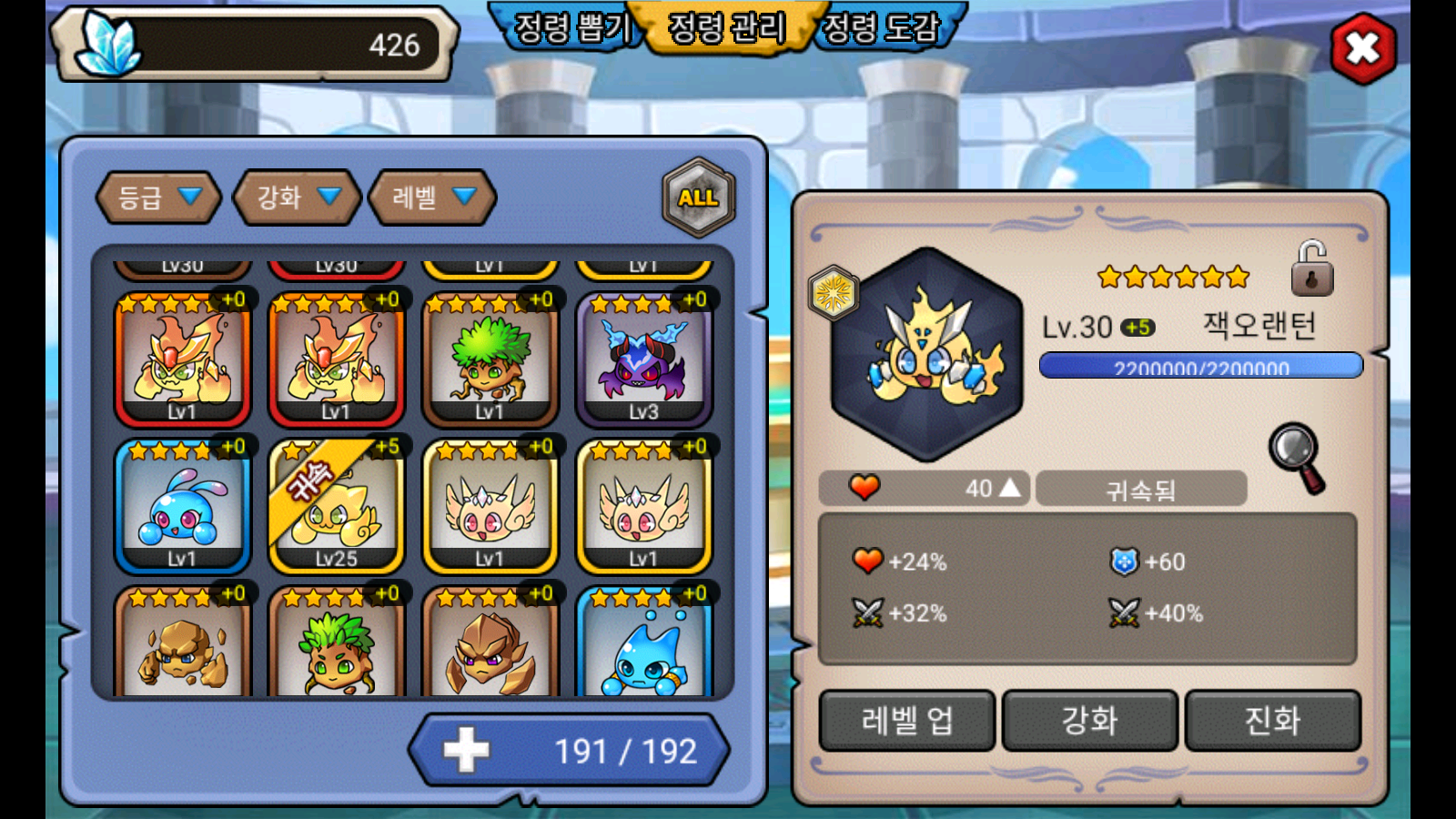This screenshot has height=819, width=1456.
Task: Select the blue water droplet spirit card
Action: (x=644, y=648)
